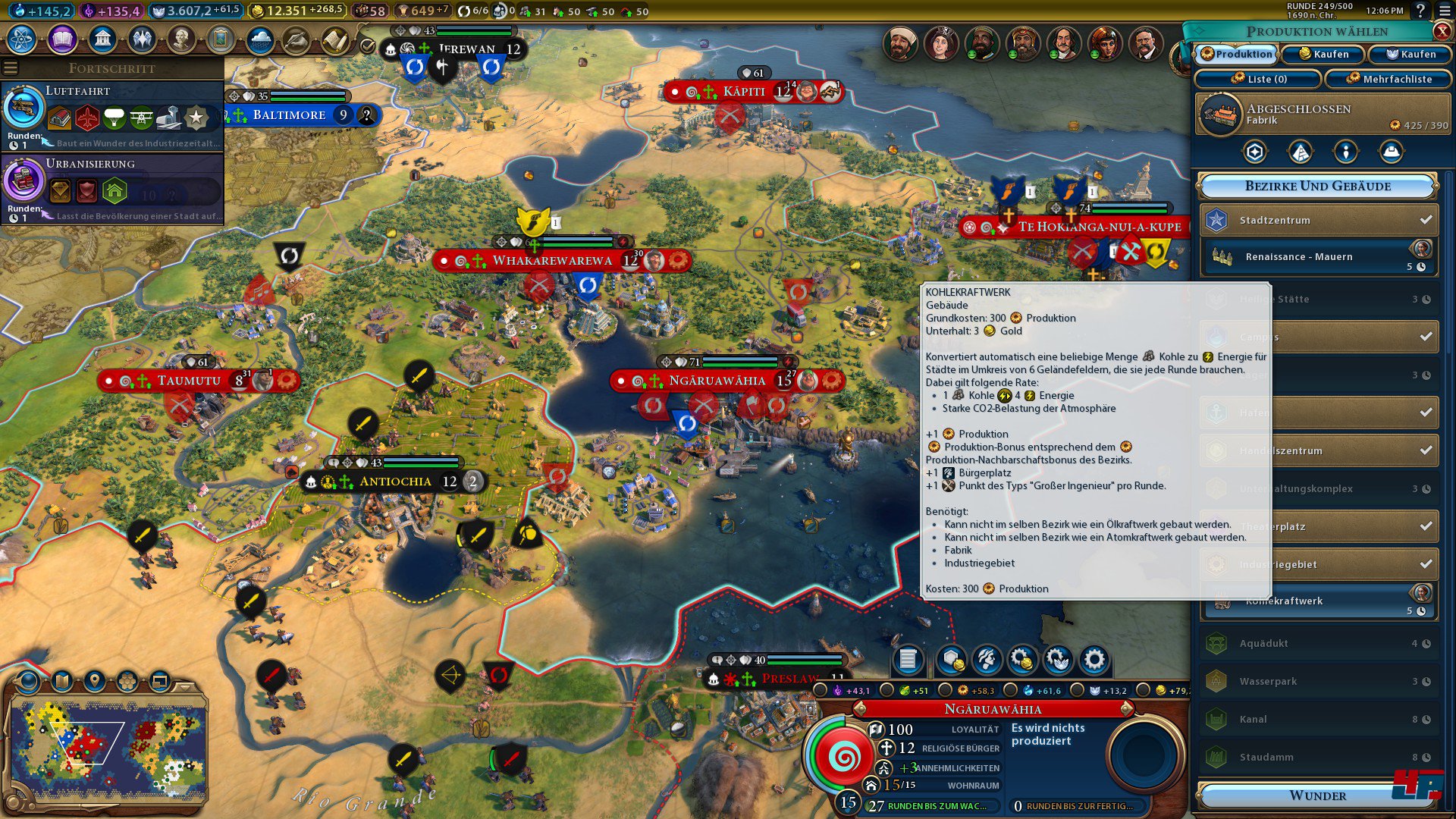Viewport: 1456px width, 819px height.
Task: Open the government building icon
Action: (102, 39)
